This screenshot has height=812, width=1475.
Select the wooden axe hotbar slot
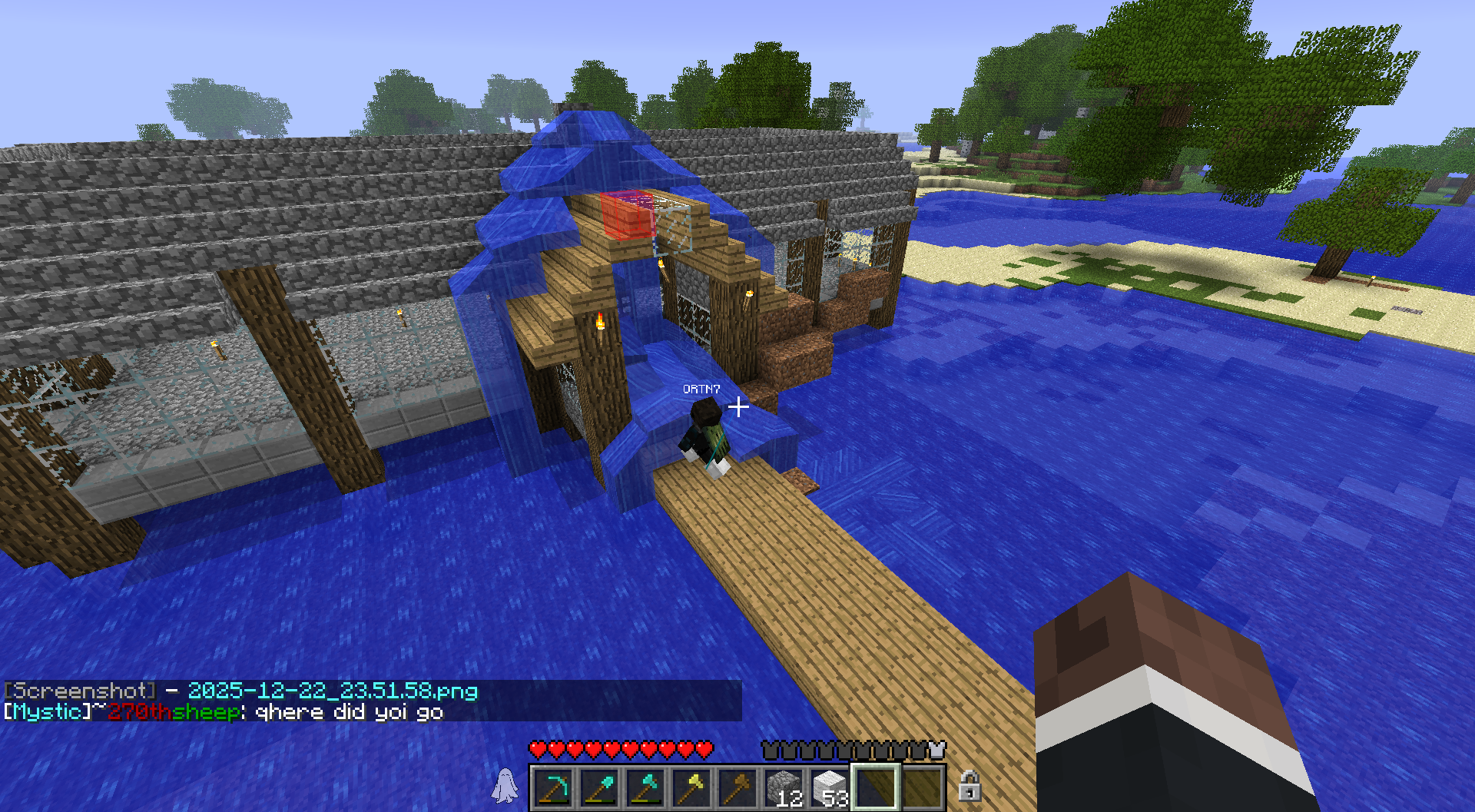738,788
